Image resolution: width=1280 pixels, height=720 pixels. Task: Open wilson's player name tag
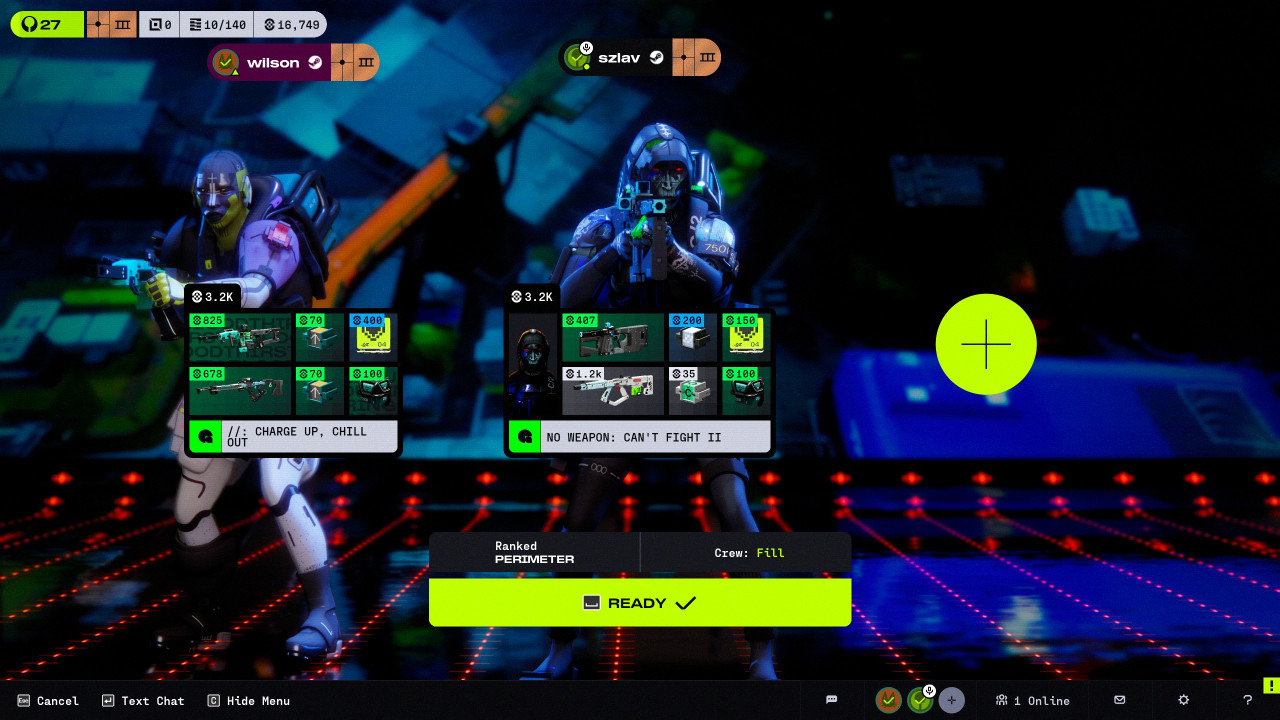pos(273,62)
